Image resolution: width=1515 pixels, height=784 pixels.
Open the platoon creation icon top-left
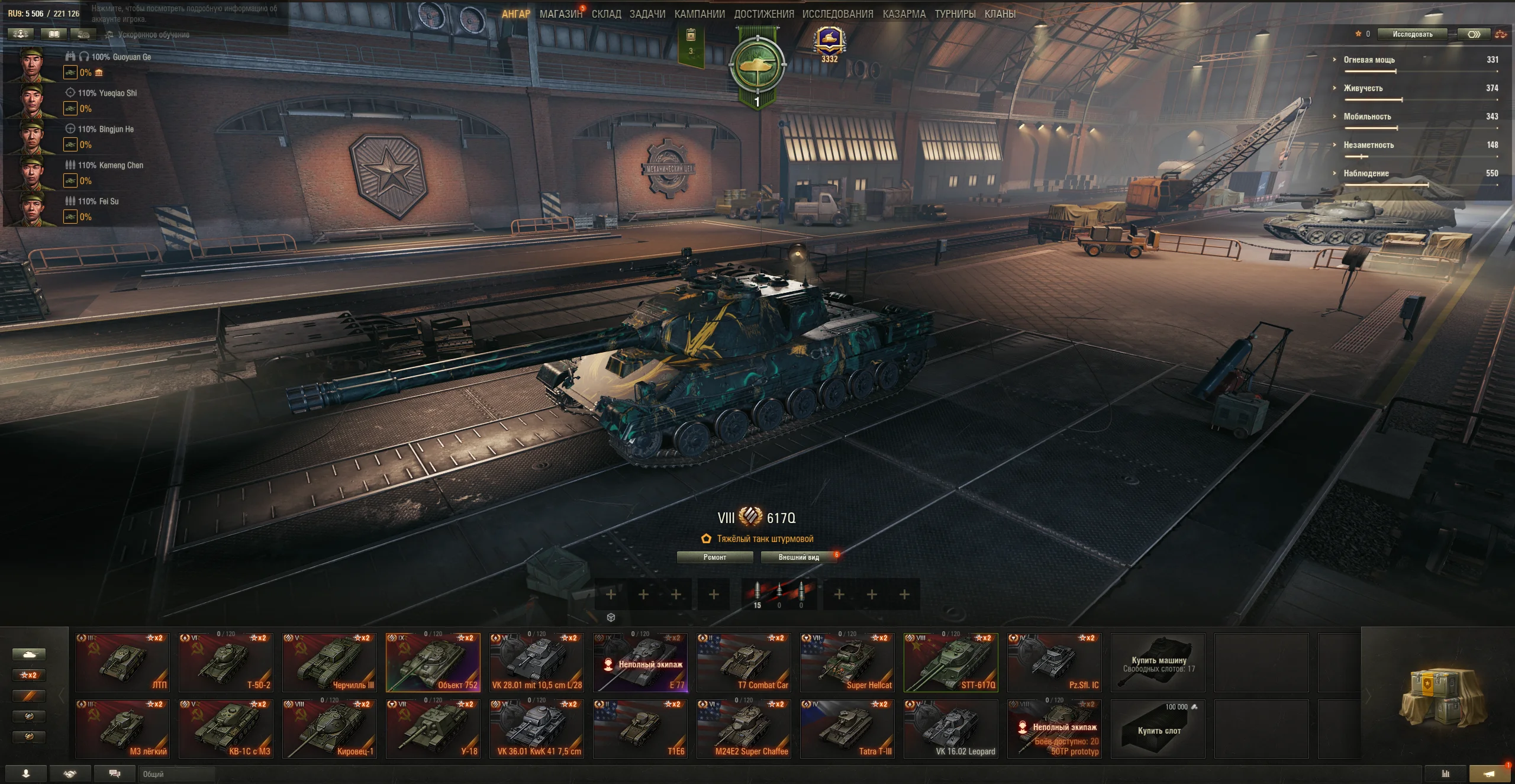point(22,34)
